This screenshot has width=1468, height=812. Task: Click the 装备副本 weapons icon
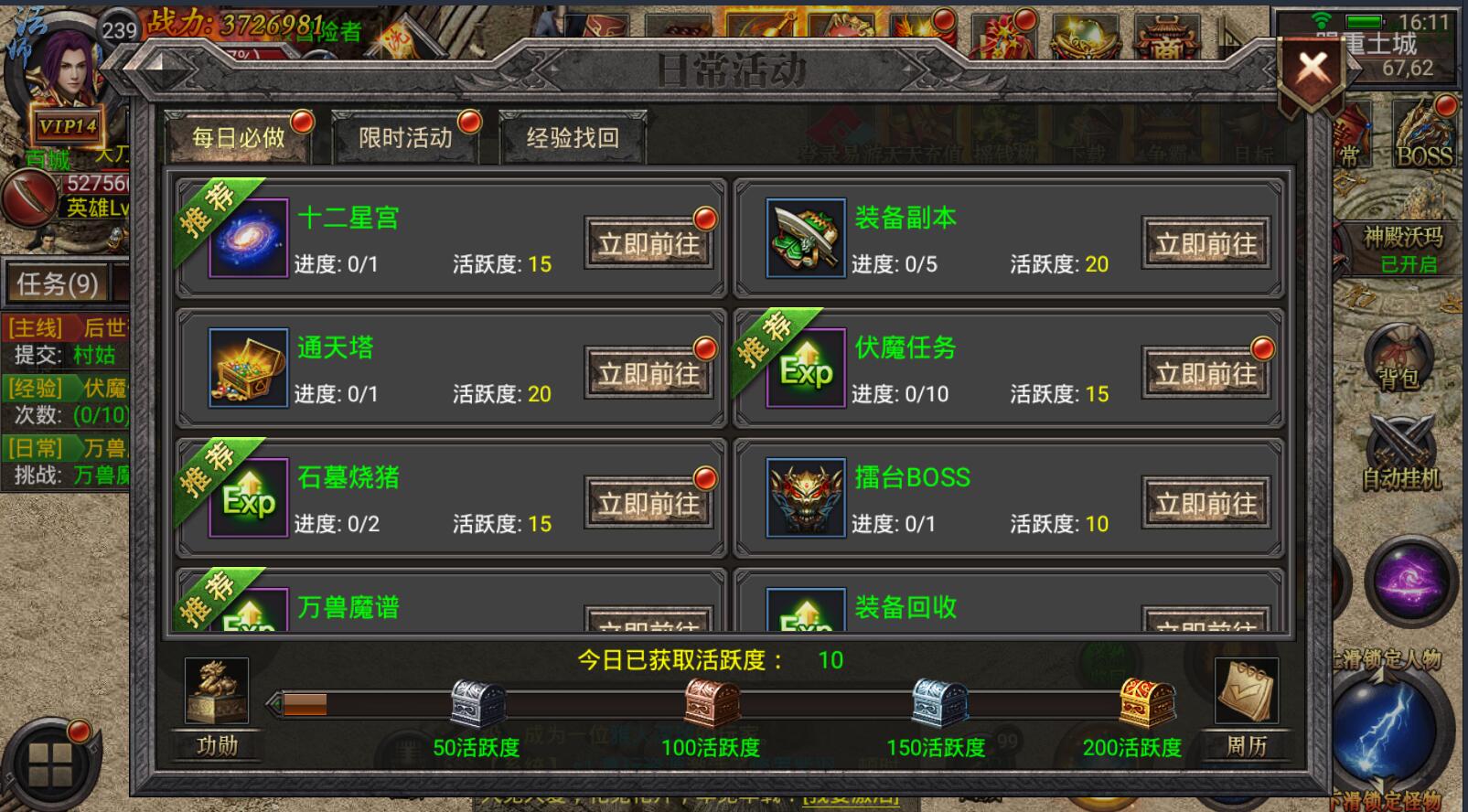(x=804, y=239)
